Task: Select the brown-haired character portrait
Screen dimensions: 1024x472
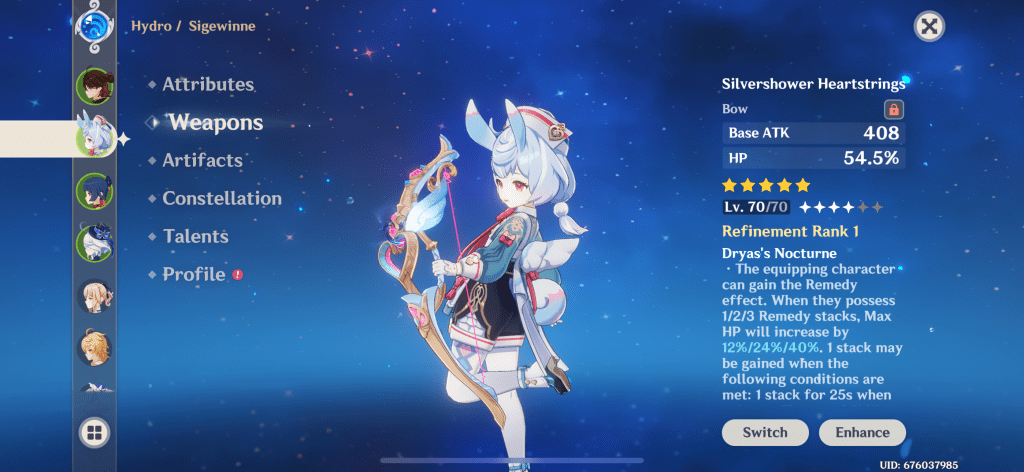Action: pyautogui.click(x=94, y=86)
